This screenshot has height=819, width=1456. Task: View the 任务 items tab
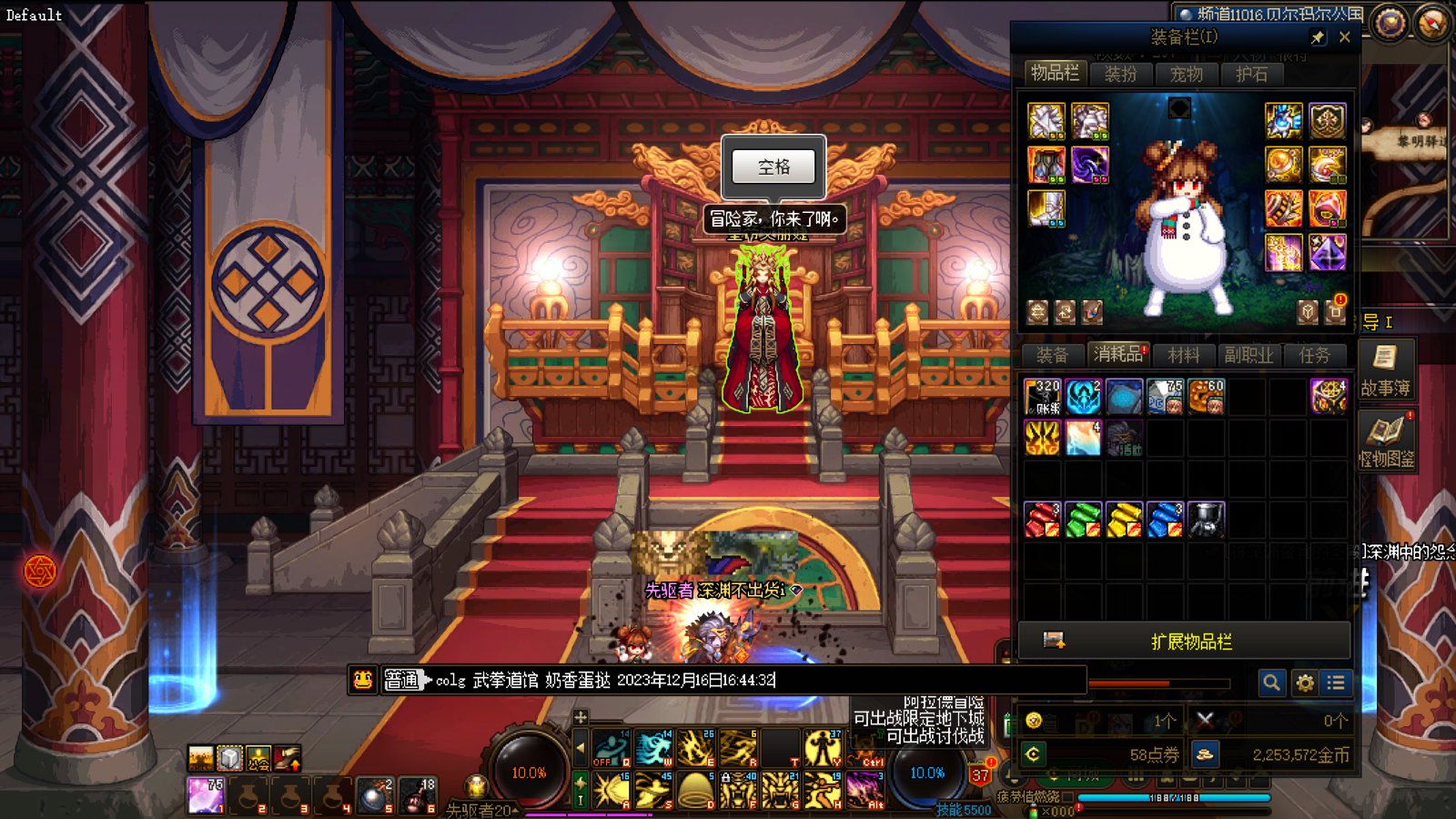1314,355
